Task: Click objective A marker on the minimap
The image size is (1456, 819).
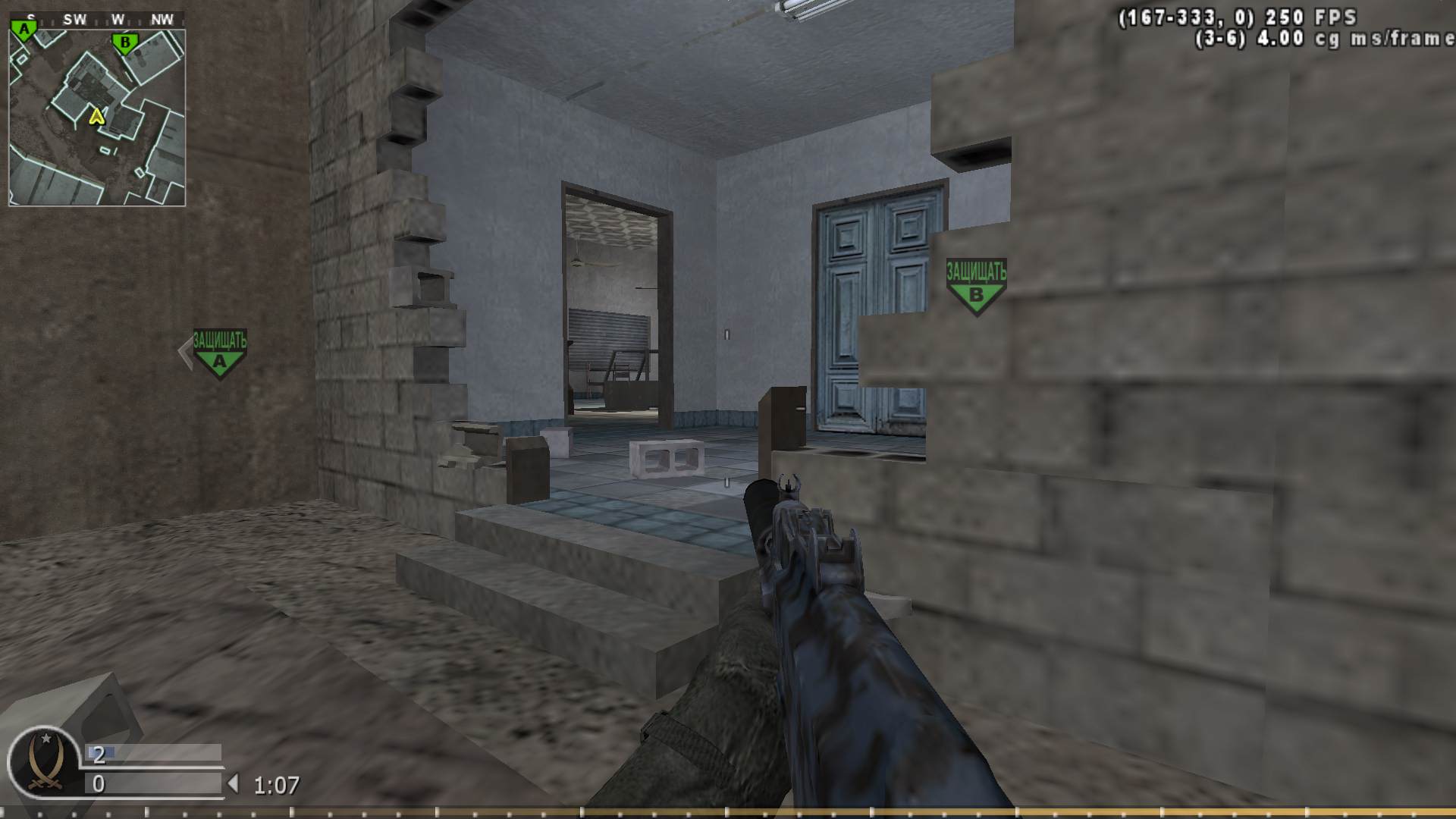Action: coord(24,27)
